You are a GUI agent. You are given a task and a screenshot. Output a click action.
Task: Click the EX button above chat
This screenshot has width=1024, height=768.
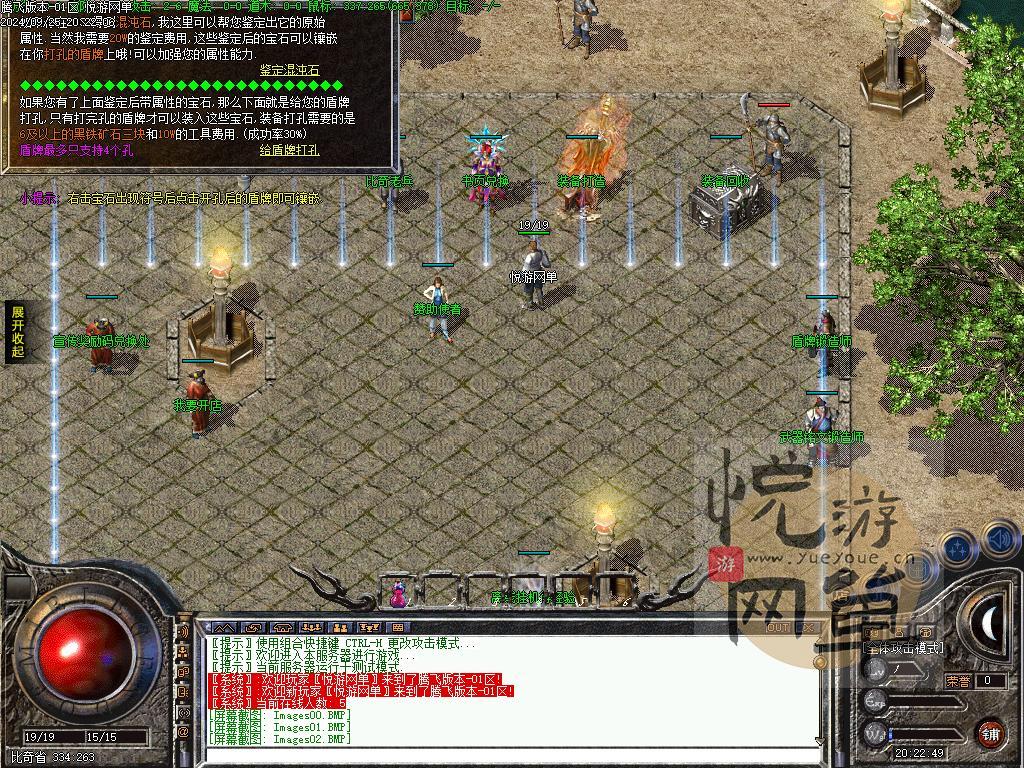pos(808,628)
